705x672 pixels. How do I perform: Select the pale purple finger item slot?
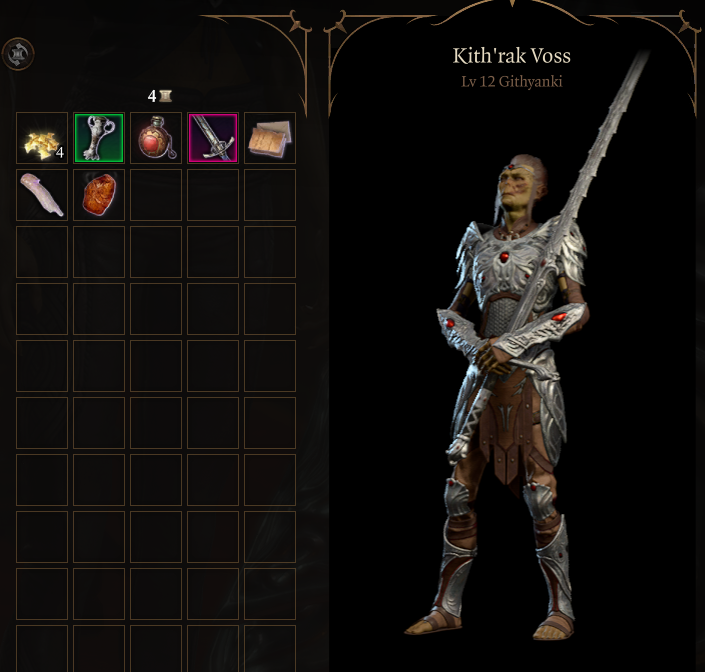tap(42, 195)
